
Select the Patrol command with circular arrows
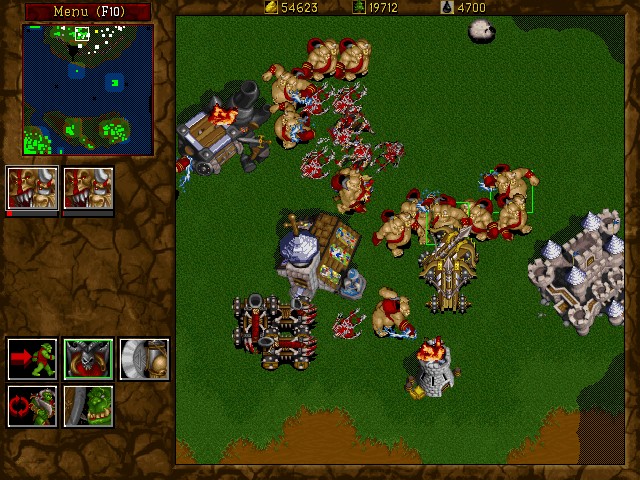32,406
